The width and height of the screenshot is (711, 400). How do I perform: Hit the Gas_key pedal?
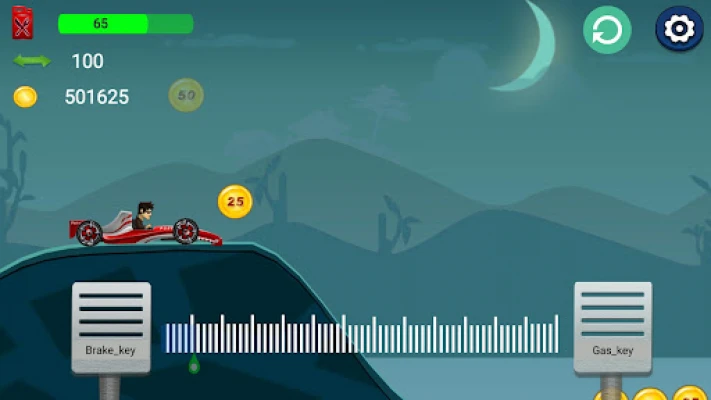(612, 327)
